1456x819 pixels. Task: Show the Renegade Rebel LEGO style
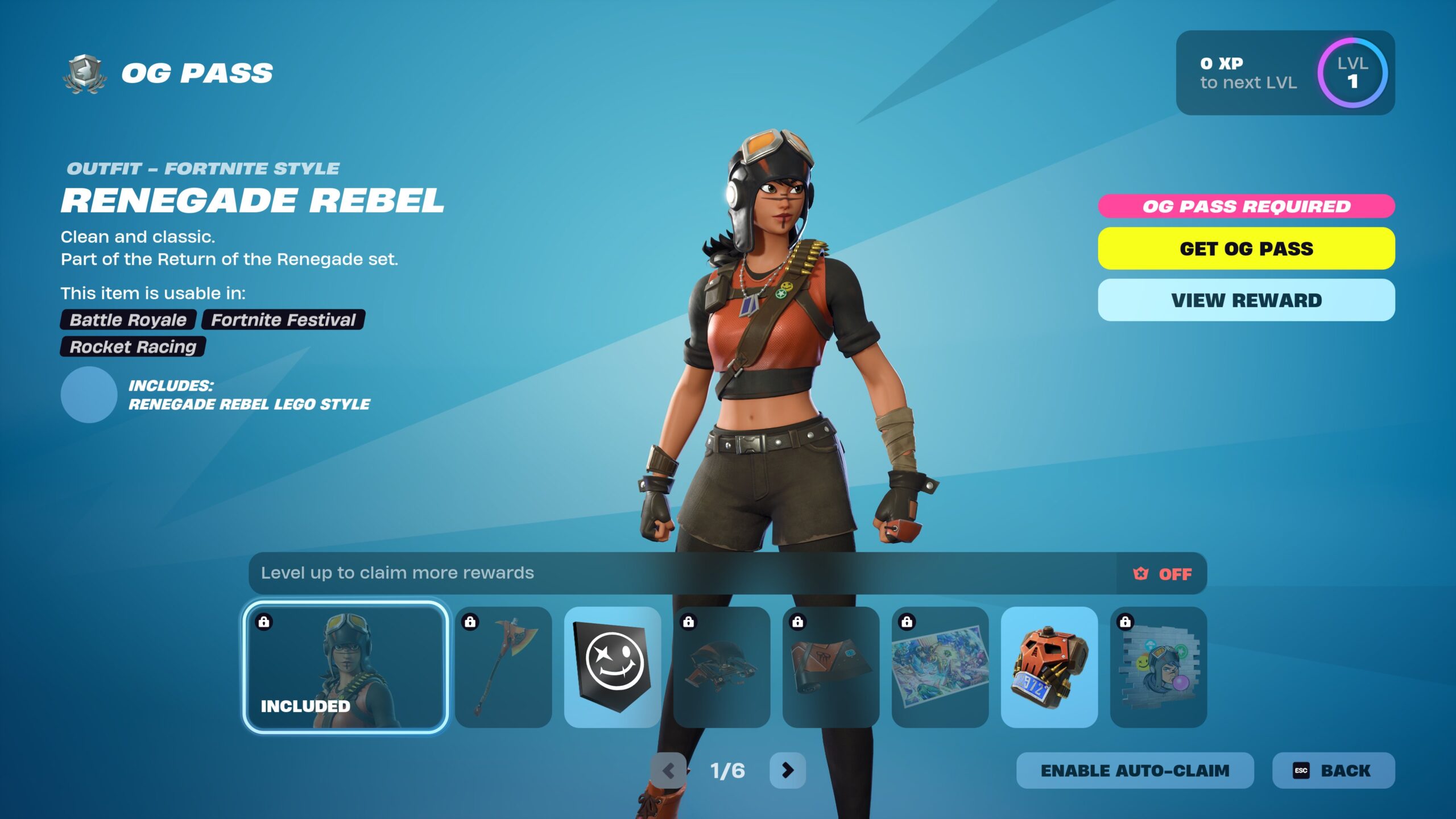(89, 395)
